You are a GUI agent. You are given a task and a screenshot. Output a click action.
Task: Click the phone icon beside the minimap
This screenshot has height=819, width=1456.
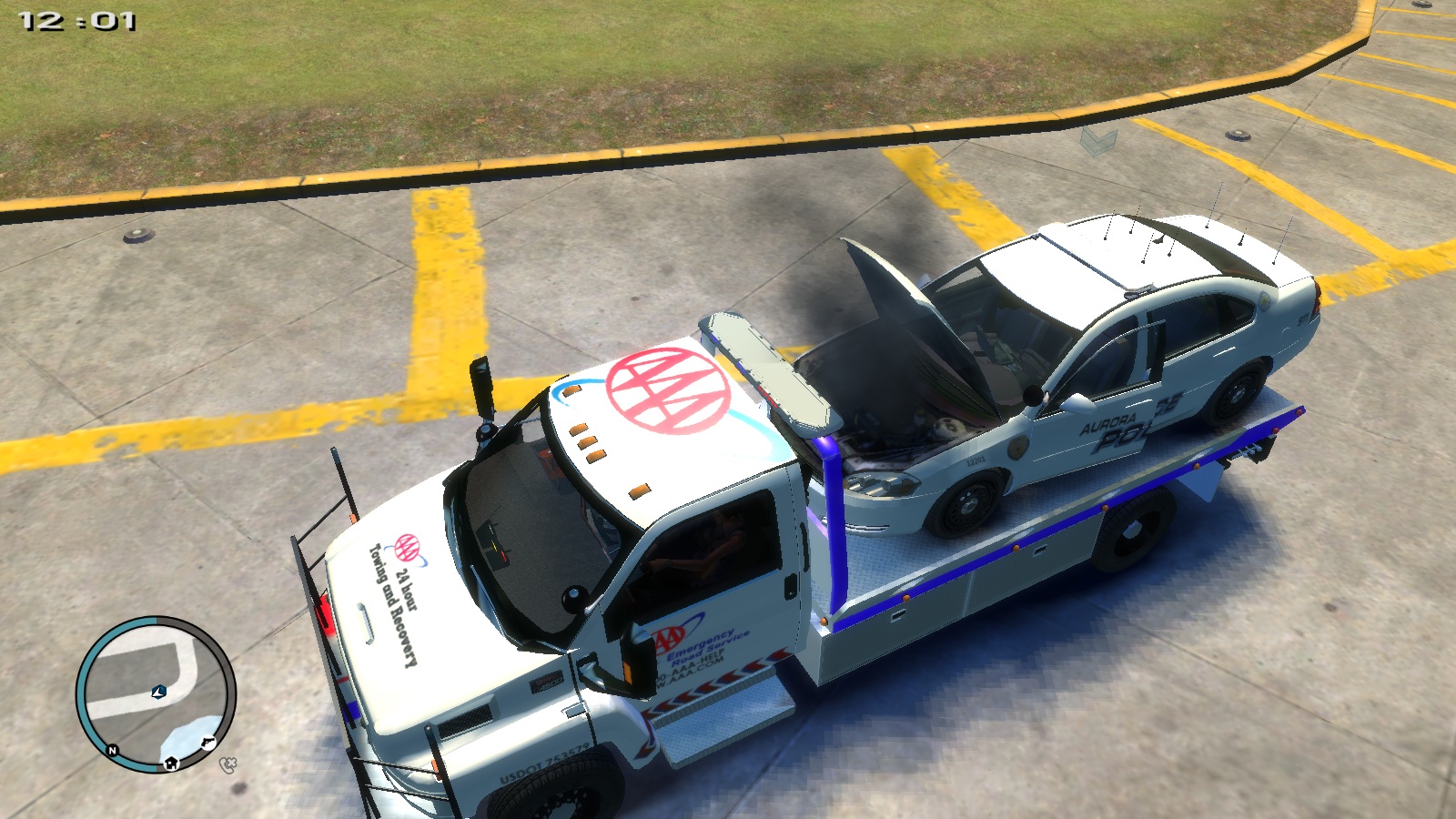pos(228,764)
